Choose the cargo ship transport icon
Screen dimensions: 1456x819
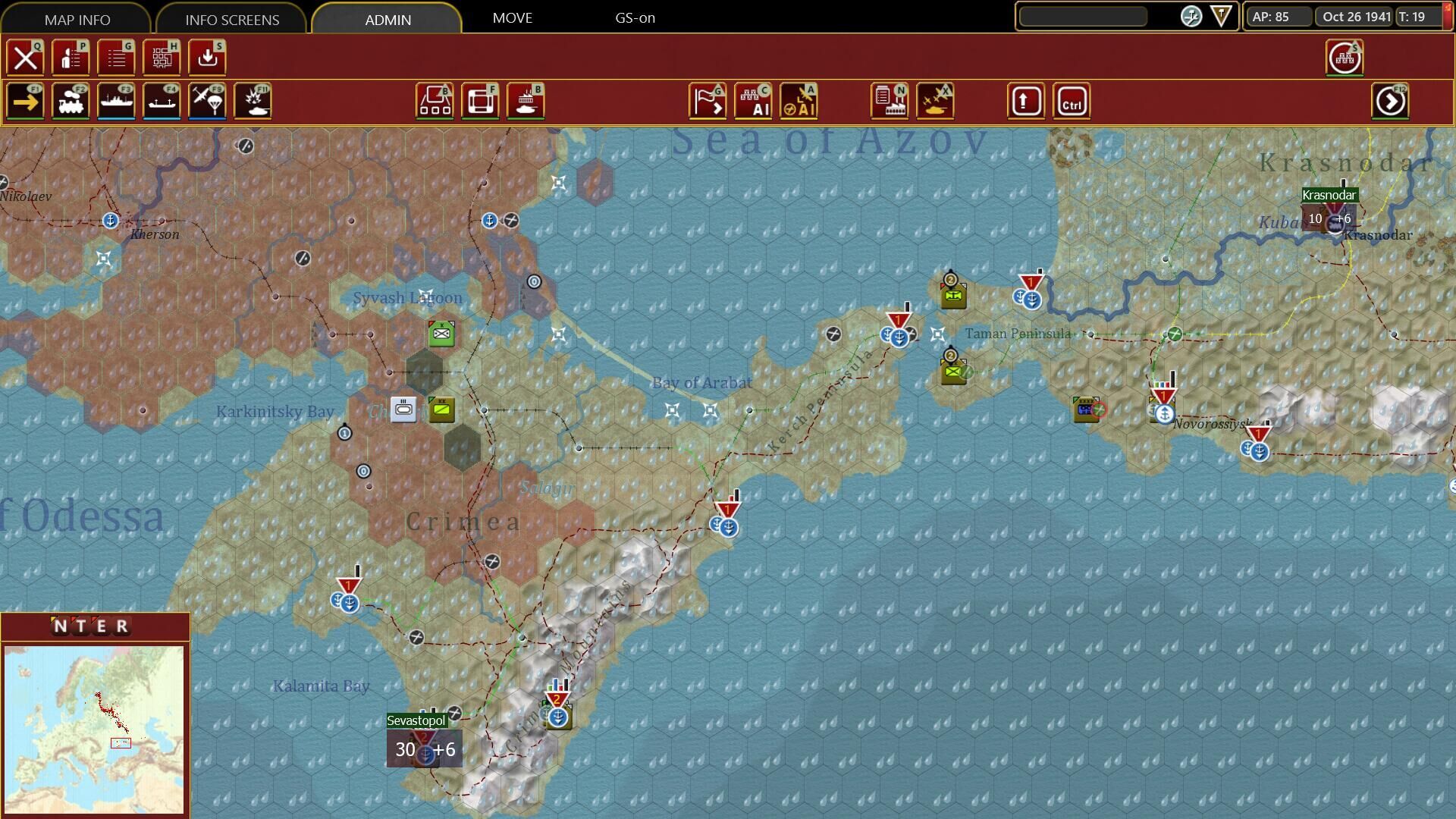(x=162, y=101)
